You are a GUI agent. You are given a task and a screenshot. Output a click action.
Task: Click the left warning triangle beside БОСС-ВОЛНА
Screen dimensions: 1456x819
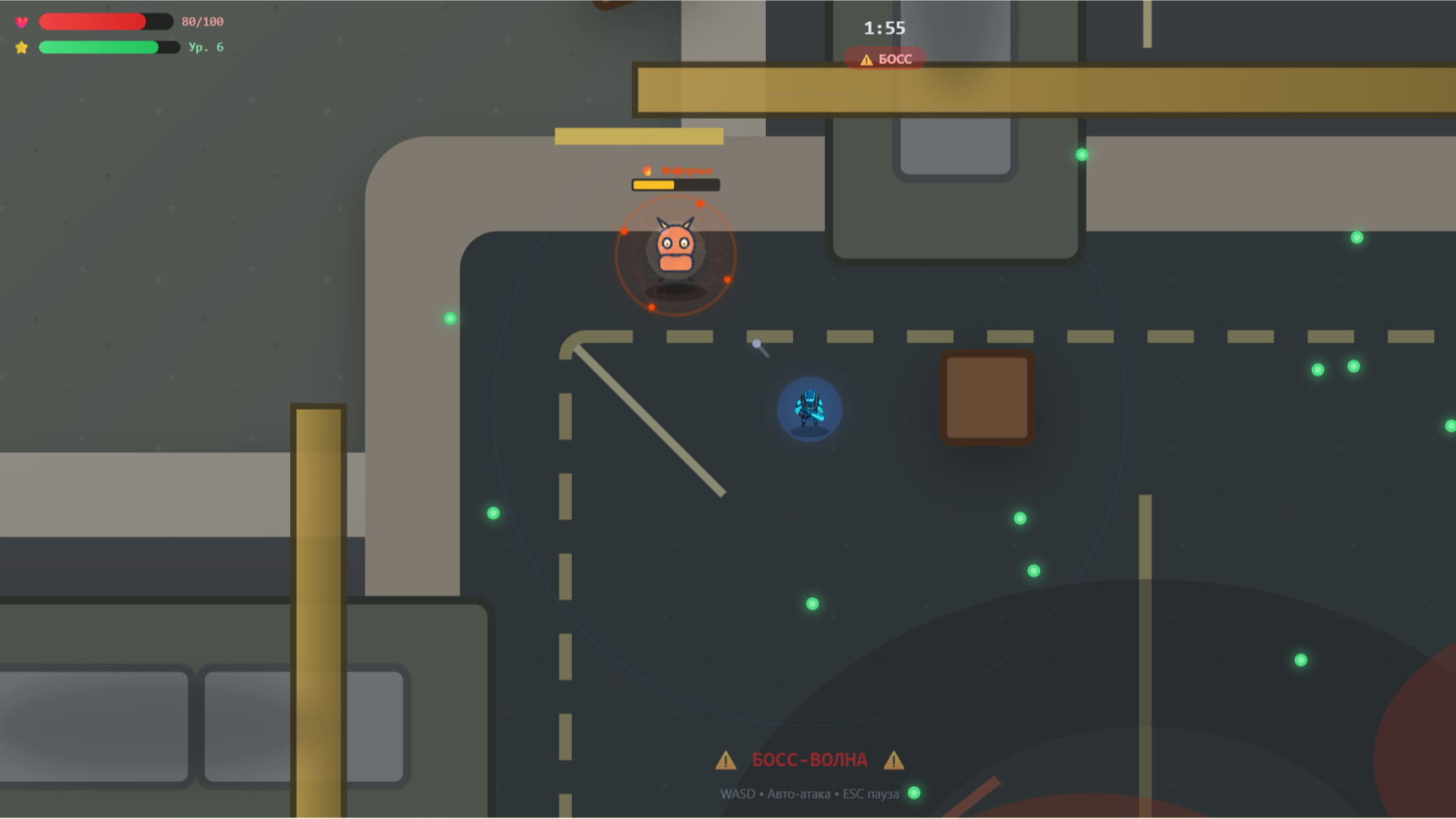click(x=725, y=759)
